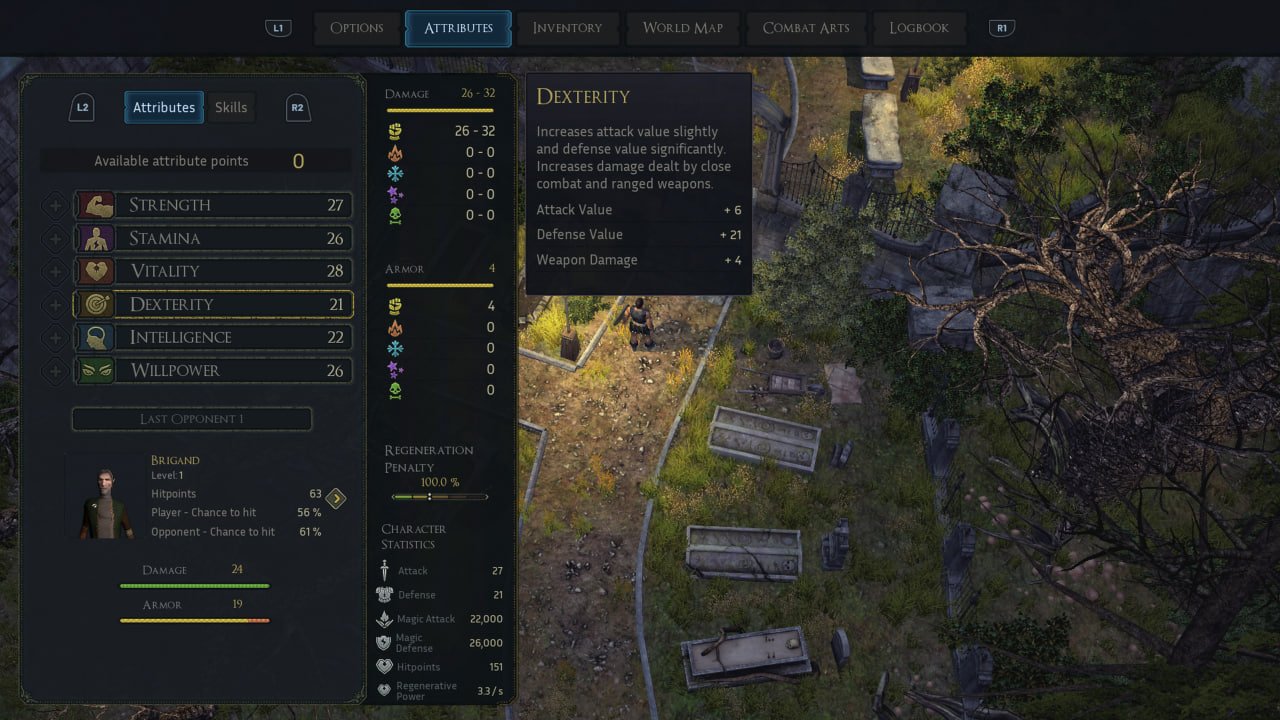Add a point to Strength with plus button
Screen dimensions: 1280x720
55,205
